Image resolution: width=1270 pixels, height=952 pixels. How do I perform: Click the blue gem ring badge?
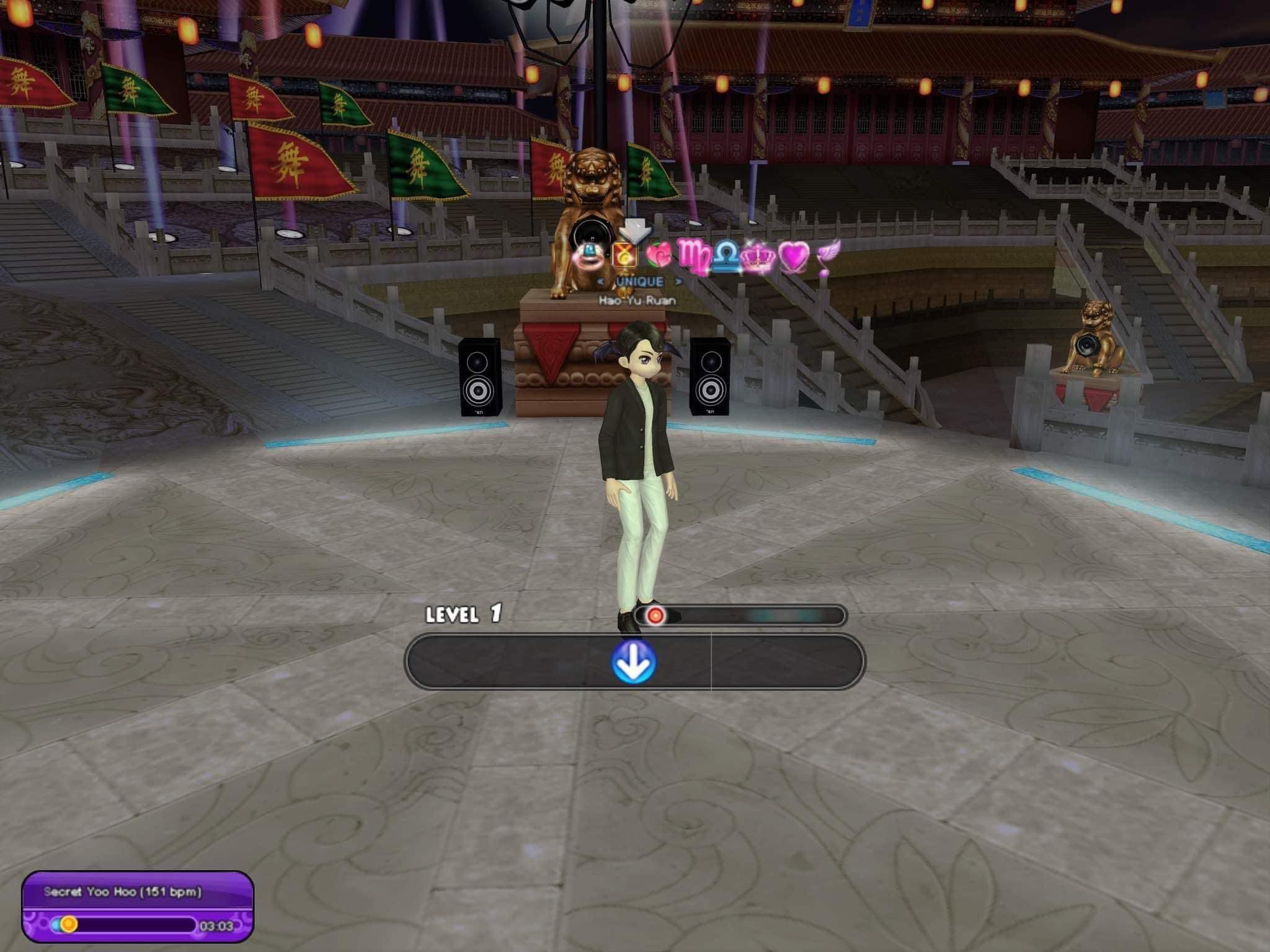click(x=586, y=255)
